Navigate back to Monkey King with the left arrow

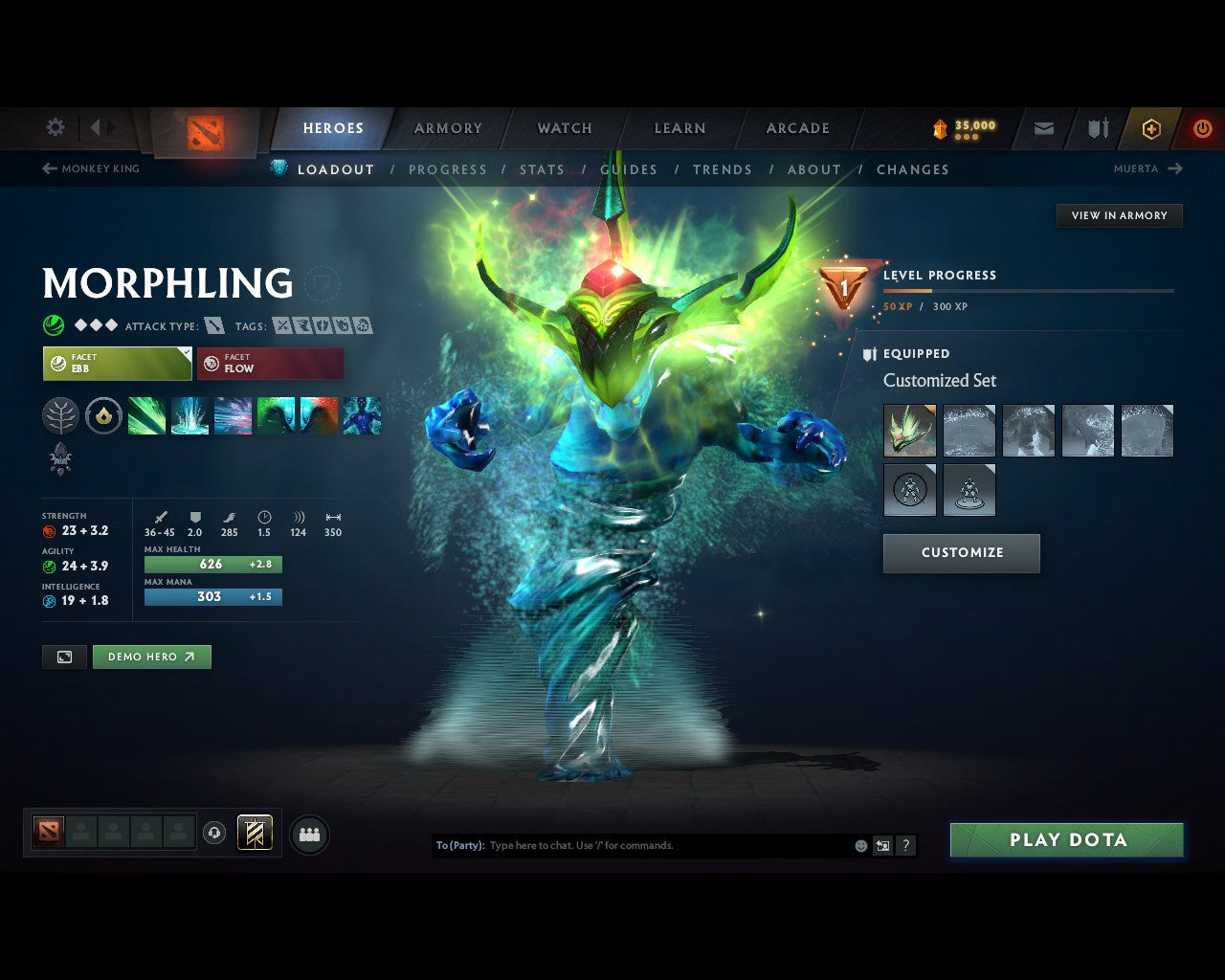[x=48, y=168]
